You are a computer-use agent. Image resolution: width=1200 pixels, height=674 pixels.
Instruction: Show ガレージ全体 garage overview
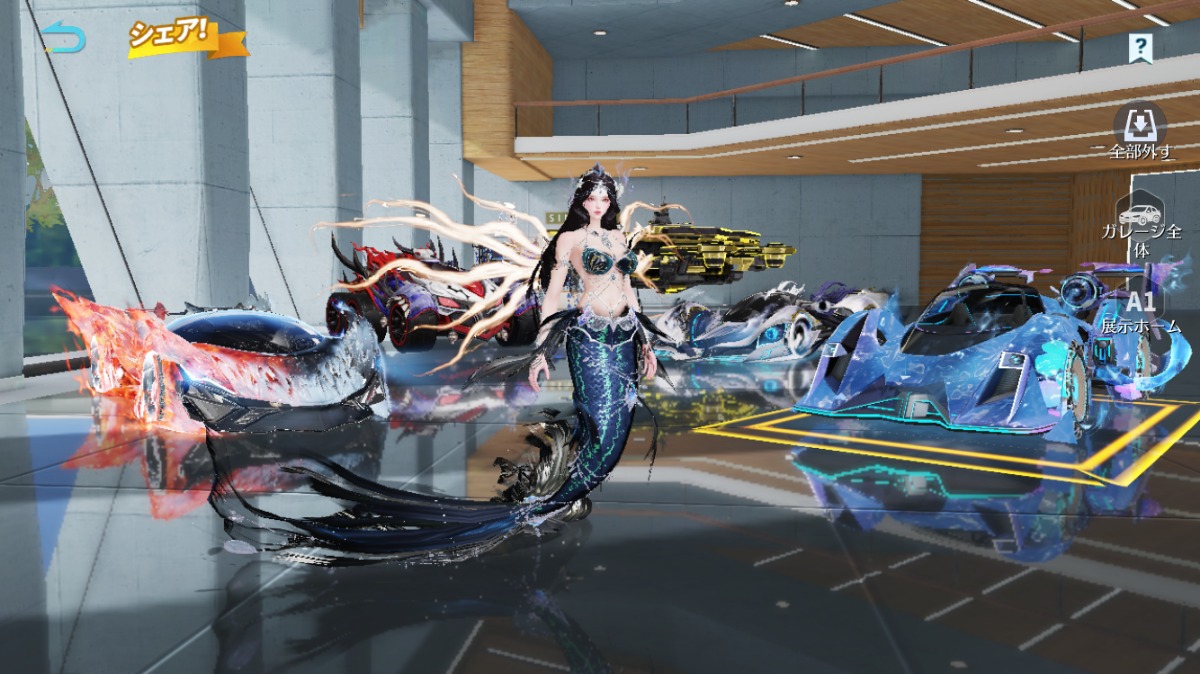point(1140,224)
